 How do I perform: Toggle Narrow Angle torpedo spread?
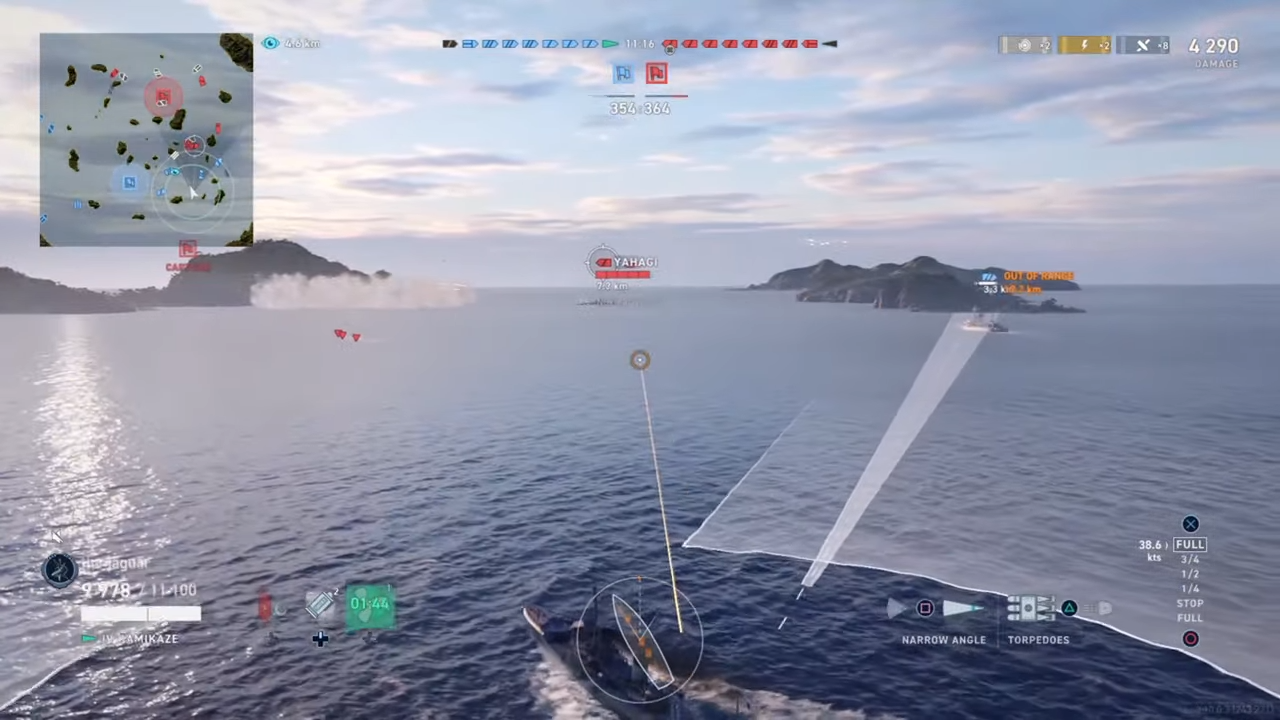click(x=925, y=608)
